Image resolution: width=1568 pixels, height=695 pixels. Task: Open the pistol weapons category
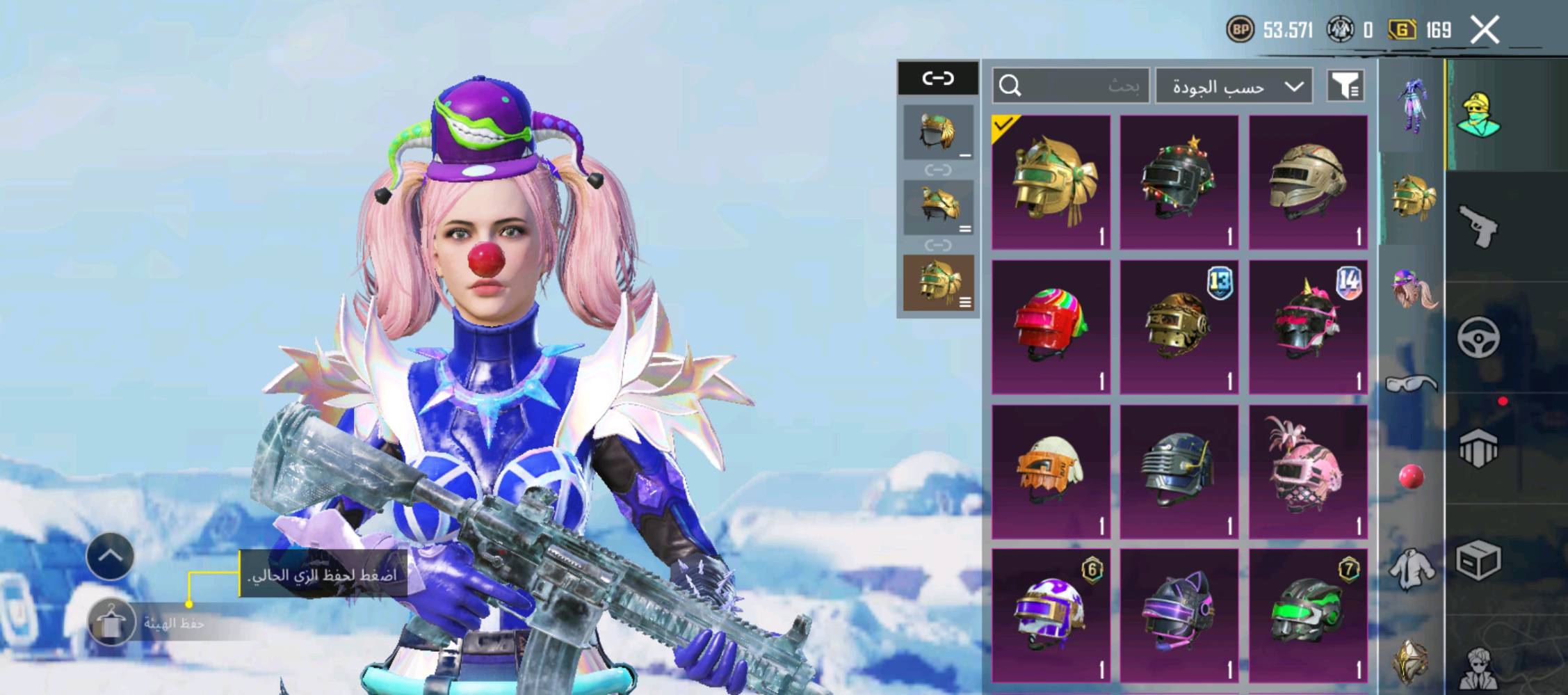1478,226
